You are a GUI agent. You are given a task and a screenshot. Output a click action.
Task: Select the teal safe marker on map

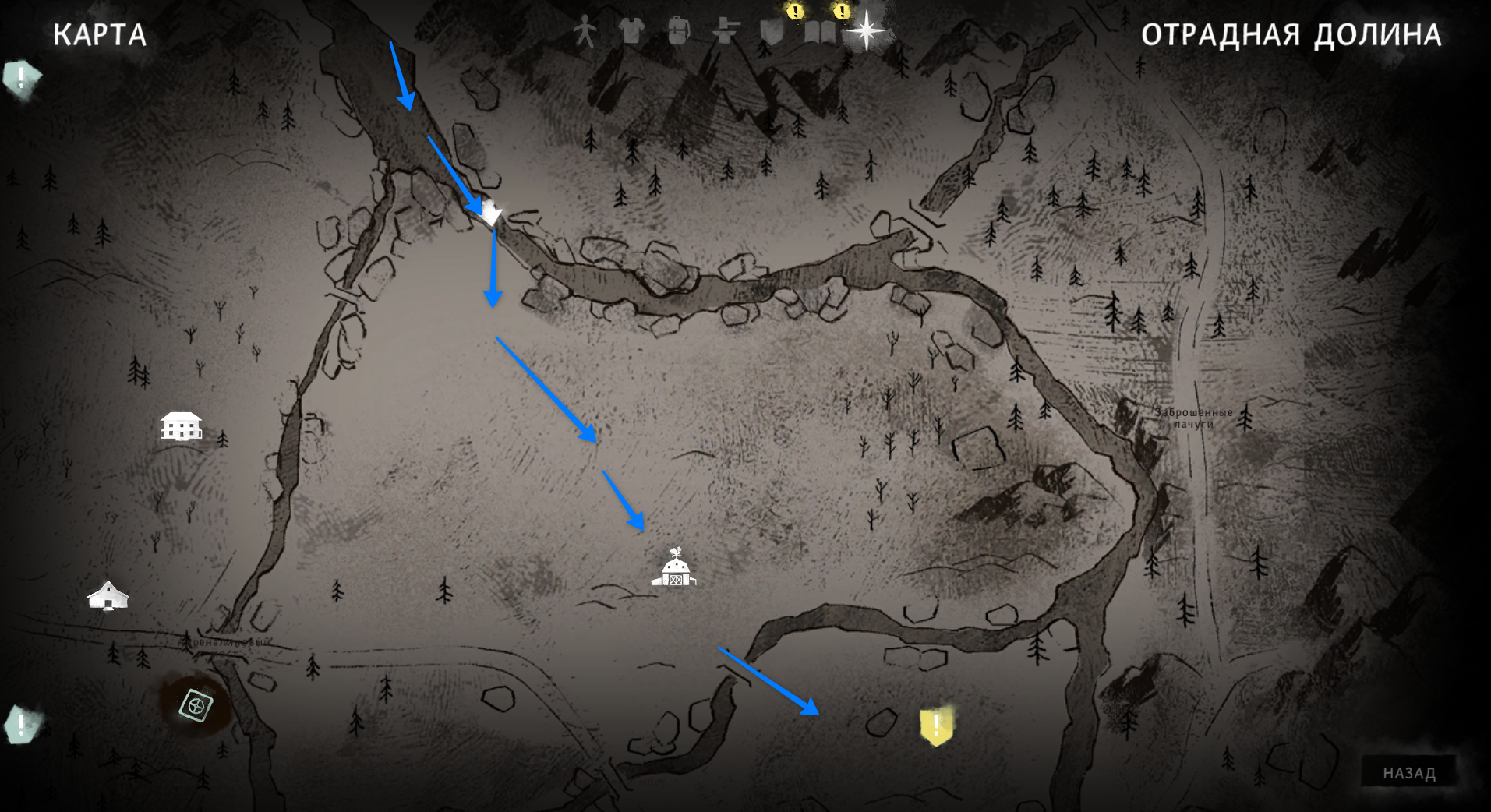(196, 705)
